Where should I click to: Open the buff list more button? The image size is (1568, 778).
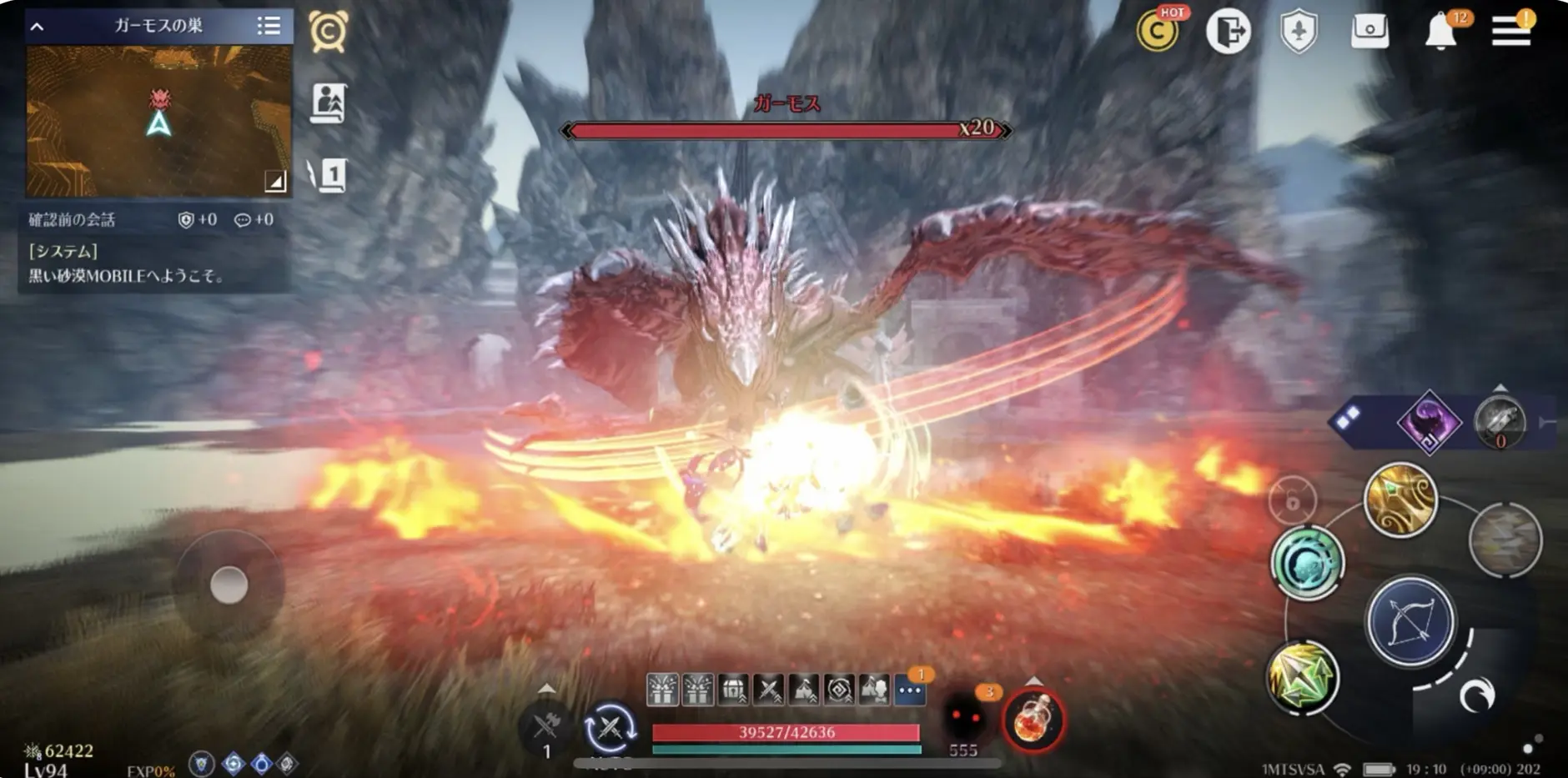[910, 690]
